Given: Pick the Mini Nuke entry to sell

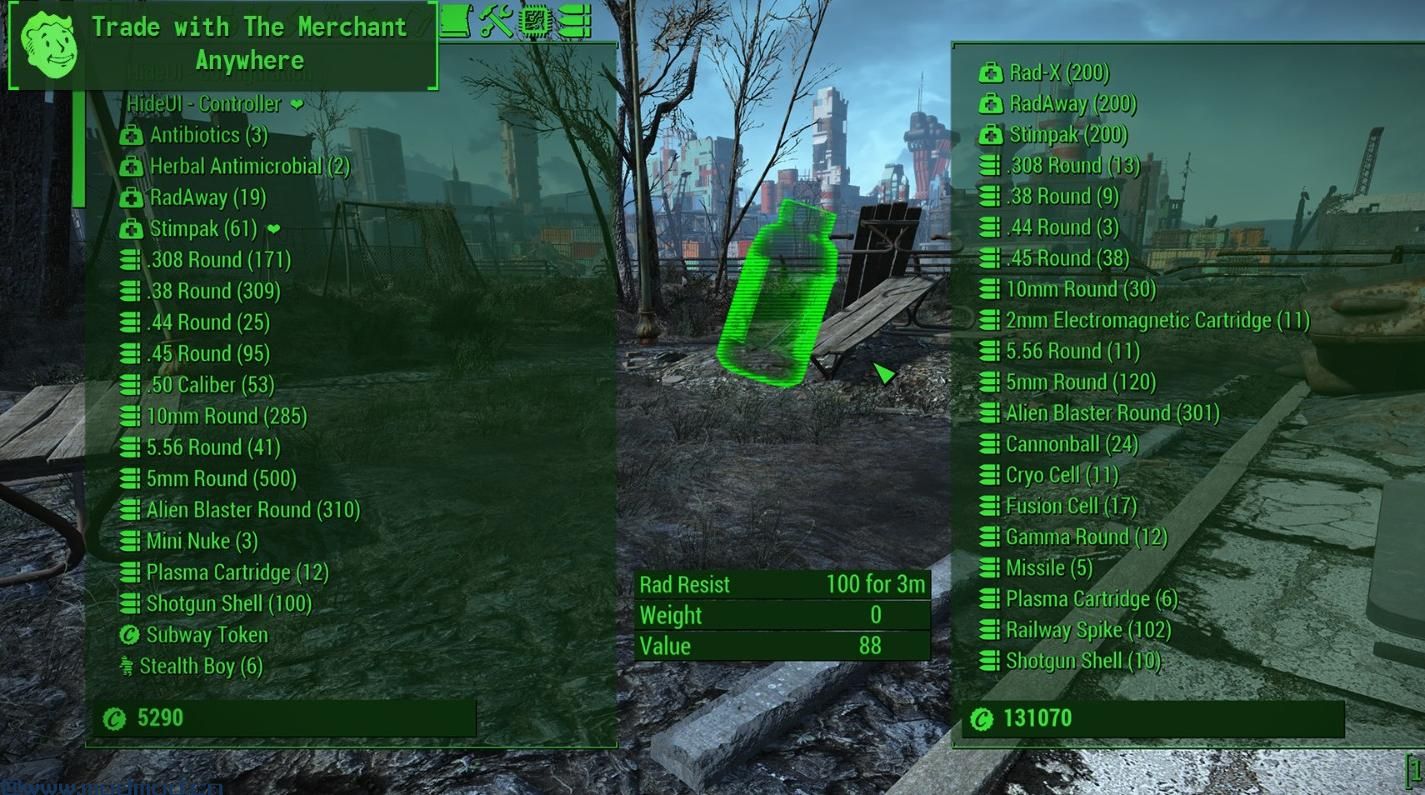Looking at the screenshot, I should [x=201, y=541].
